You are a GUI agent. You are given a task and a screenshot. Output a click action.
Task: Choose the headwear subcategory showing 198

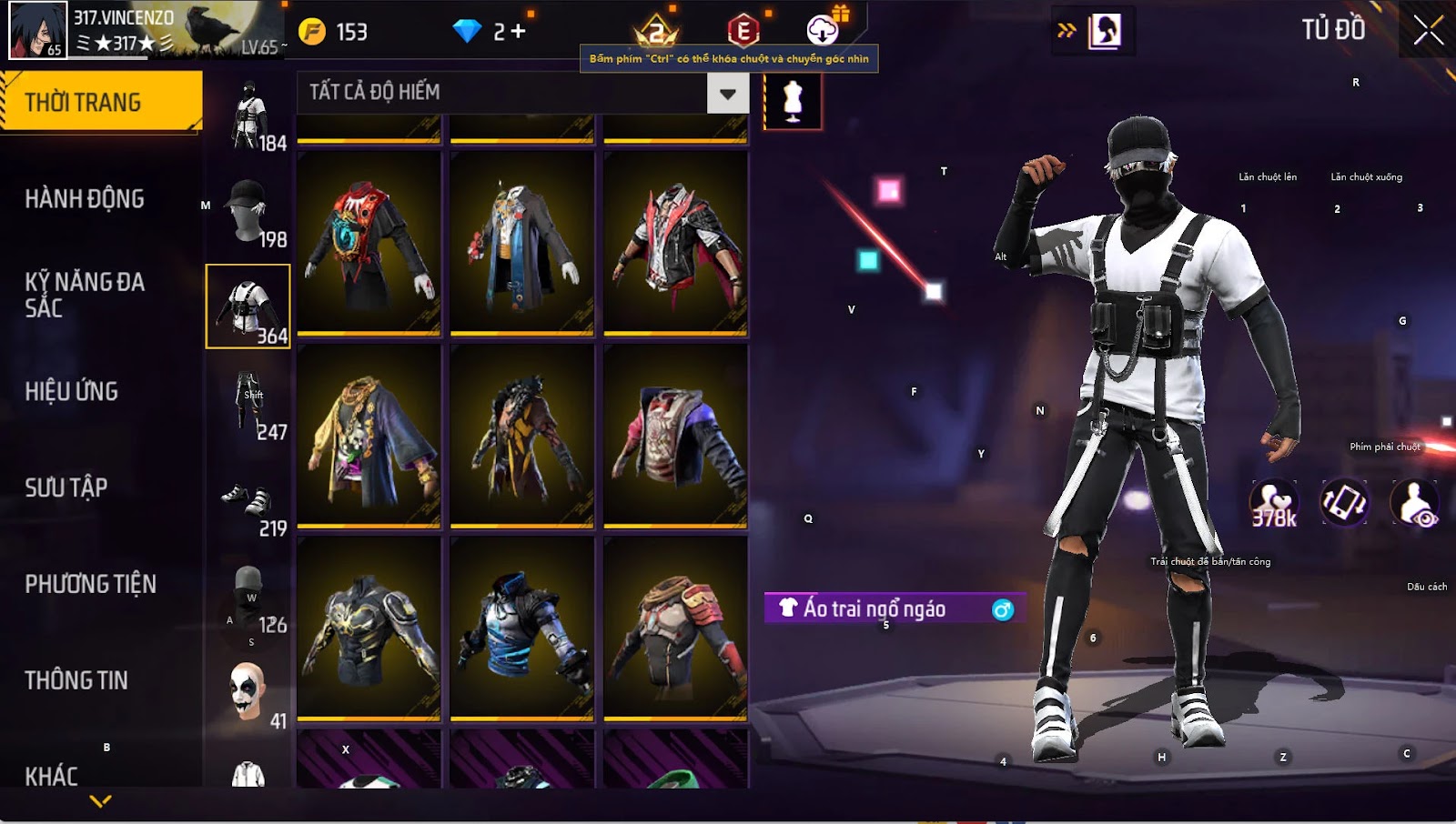(x=248, y=211)
